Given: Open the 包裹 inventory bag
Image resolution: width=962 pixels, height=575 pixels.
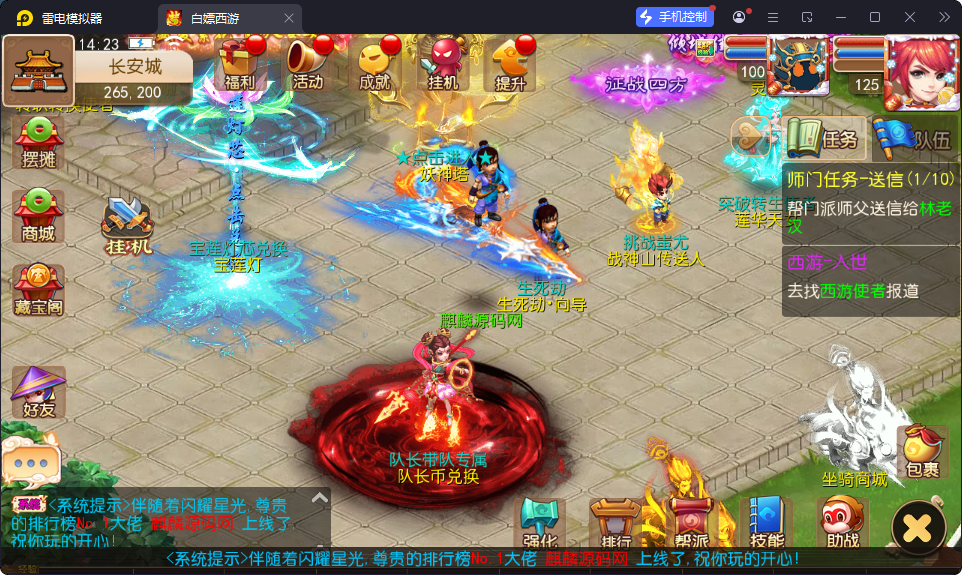Looking at the screenshot, I should tap(922, 453).
